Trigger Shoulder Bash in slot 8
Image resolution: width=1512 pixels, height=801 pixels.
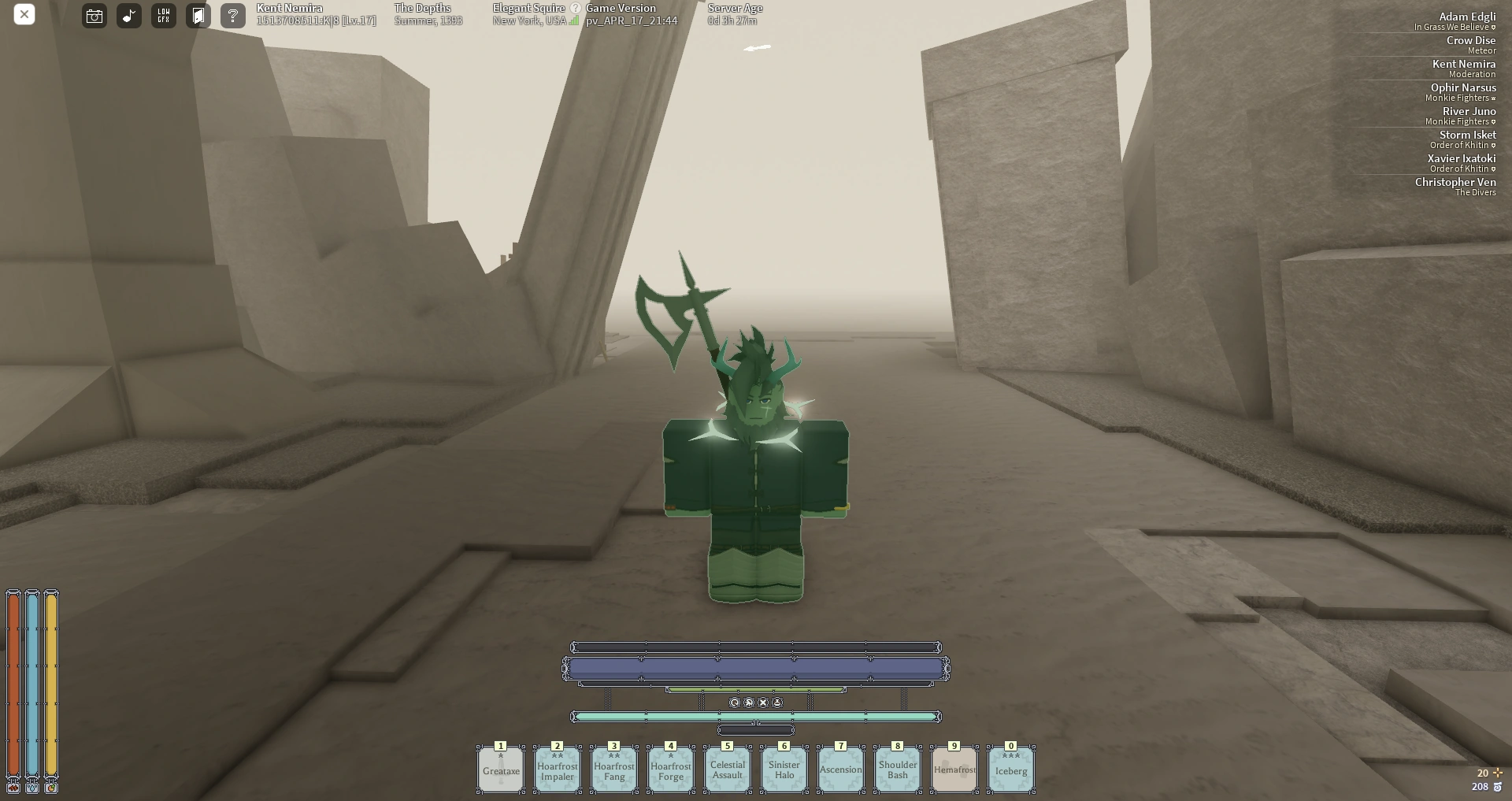click(897, 769)
